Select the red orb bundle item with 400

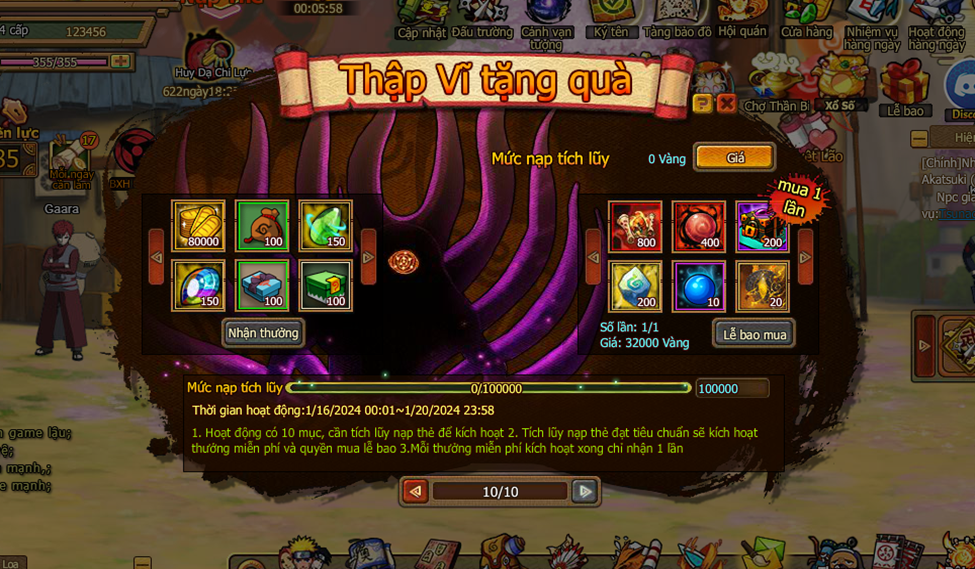[698, 226]
